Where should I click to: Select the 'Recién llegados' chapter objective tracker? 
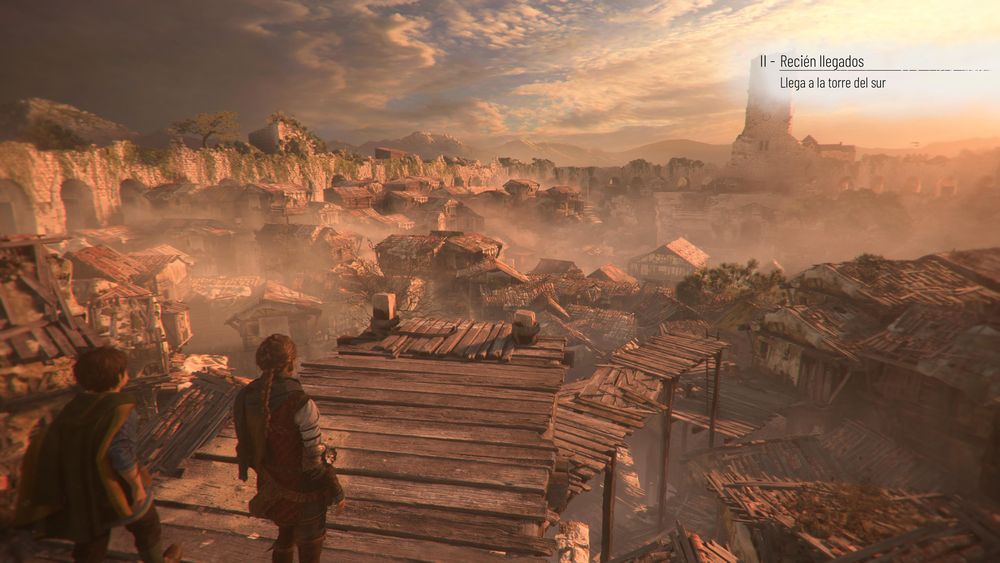pyautogui.click(x=821, y=62)
